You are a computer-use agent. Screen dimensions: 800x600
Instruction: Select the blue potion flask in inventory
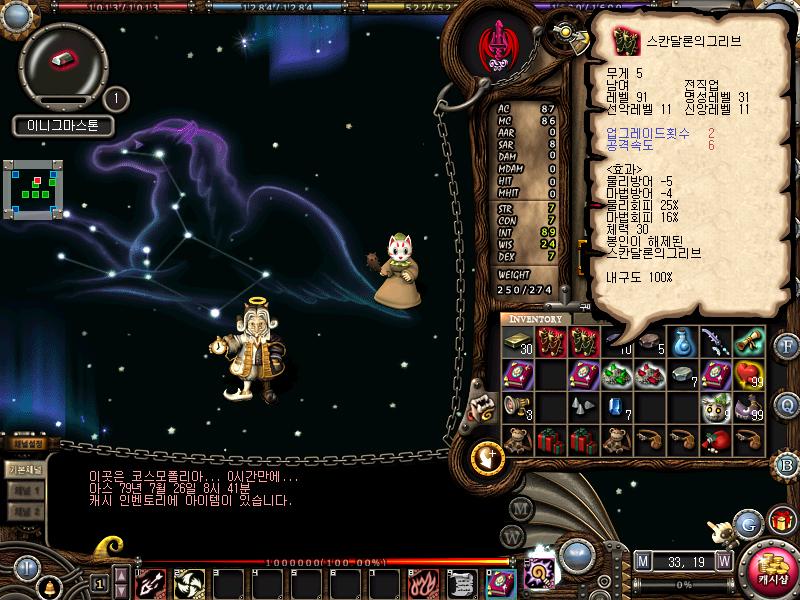click(683, 343)
